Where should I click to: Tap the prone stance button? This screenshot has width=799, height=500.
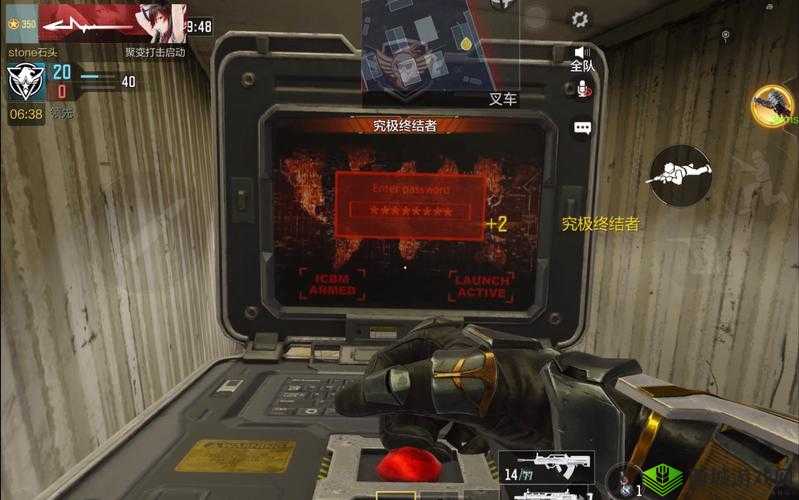click(x=680, y=175)
